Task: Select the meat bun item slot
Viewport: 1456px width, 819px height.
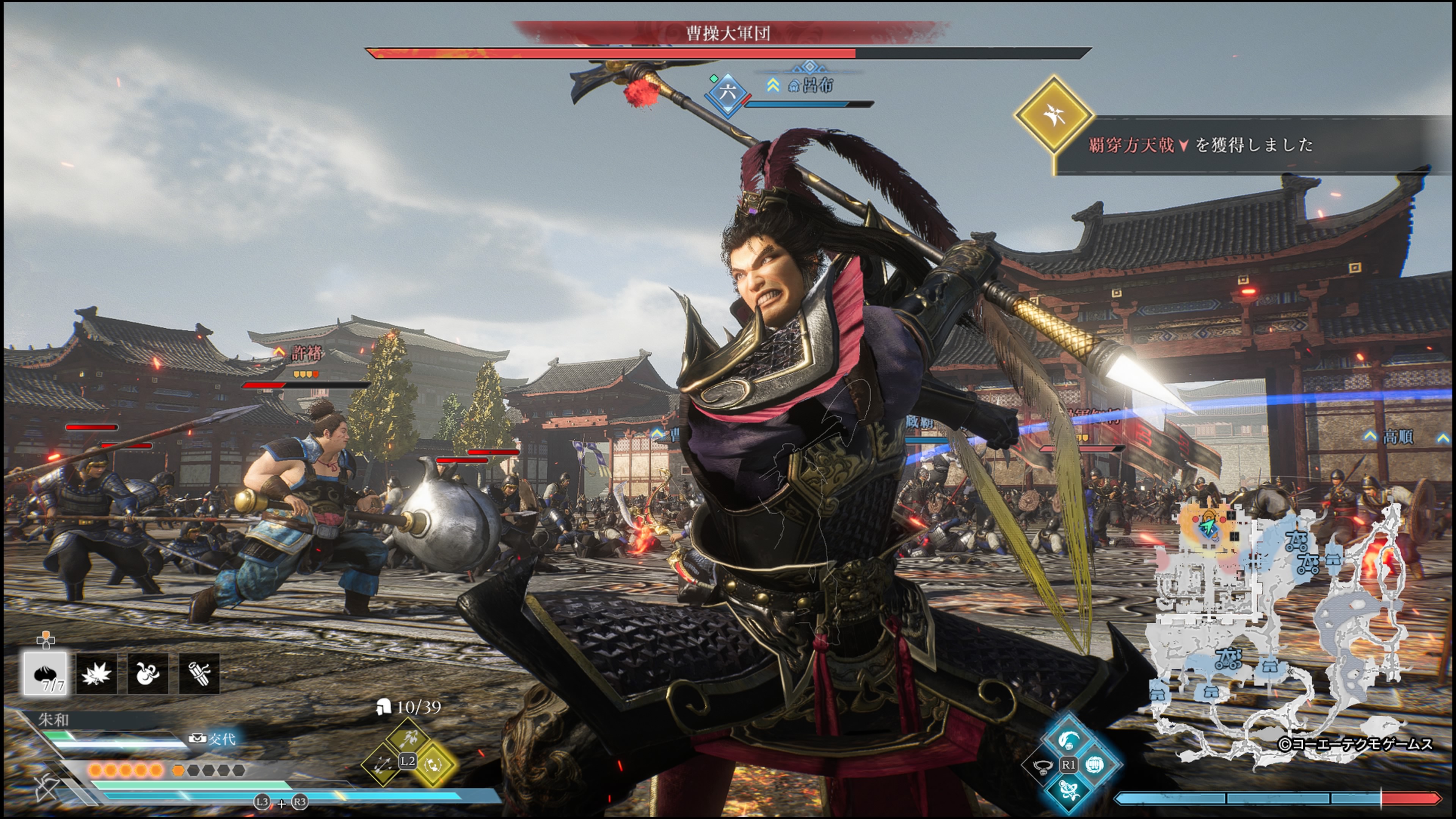Action: pyautogui.click(x=45, y=673)
